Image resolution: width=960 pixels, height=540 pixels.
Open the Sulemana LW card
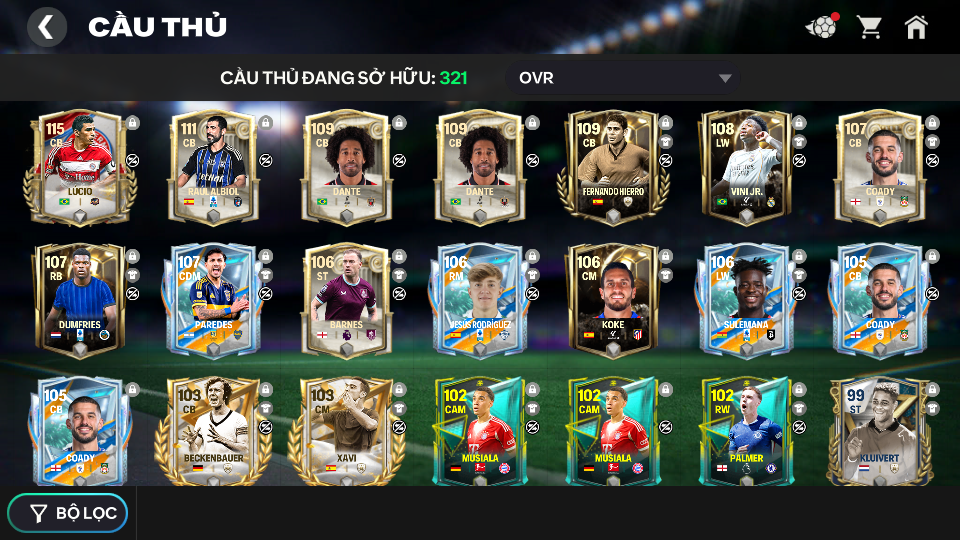(746, 300)
